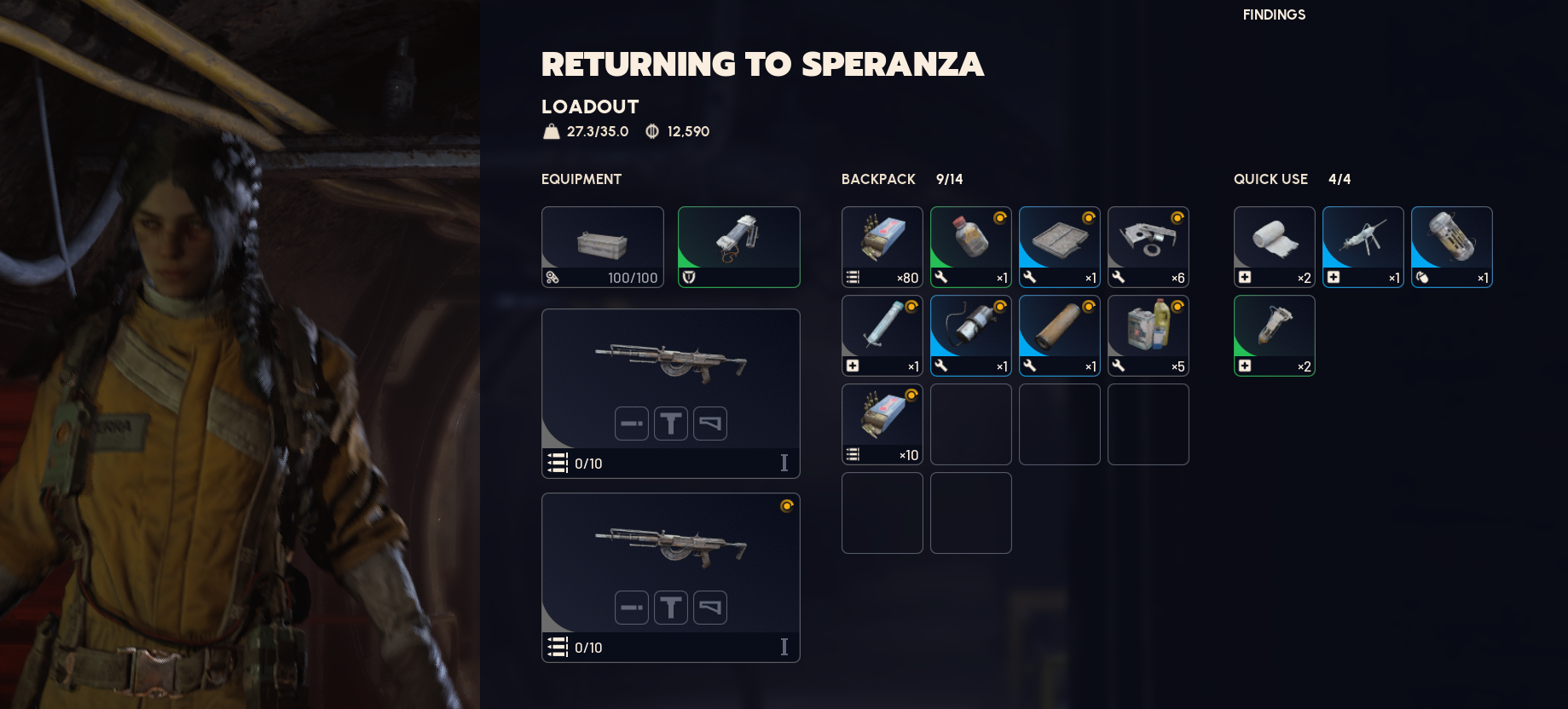
Task: Select the cylindrical grenade quick use slot
Action: point(1451,246)
